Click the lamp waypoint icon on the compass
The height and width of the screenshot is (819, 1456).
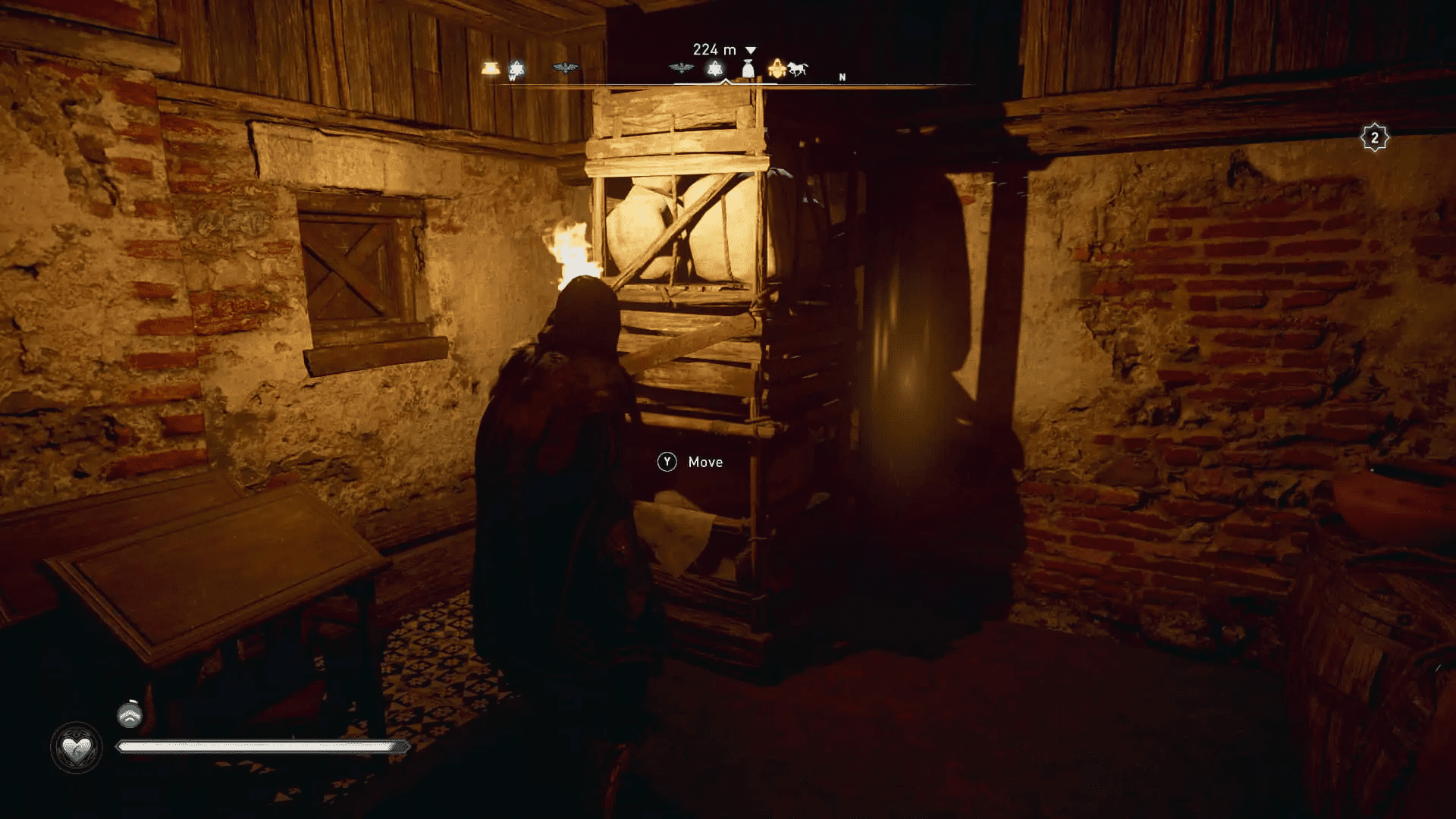tap(491, 67)
